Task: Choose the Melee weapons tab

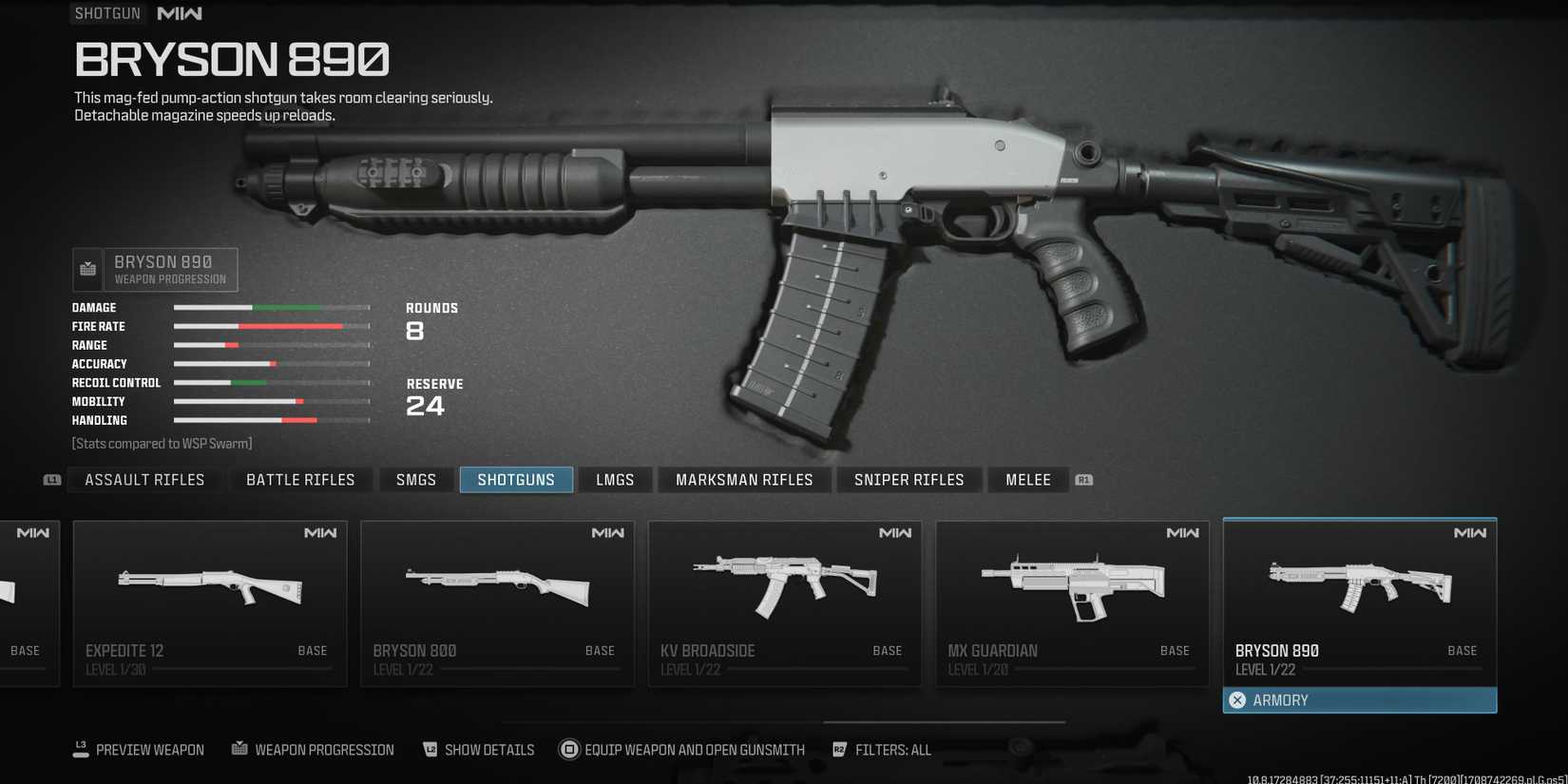Action: coord(1028,480)
